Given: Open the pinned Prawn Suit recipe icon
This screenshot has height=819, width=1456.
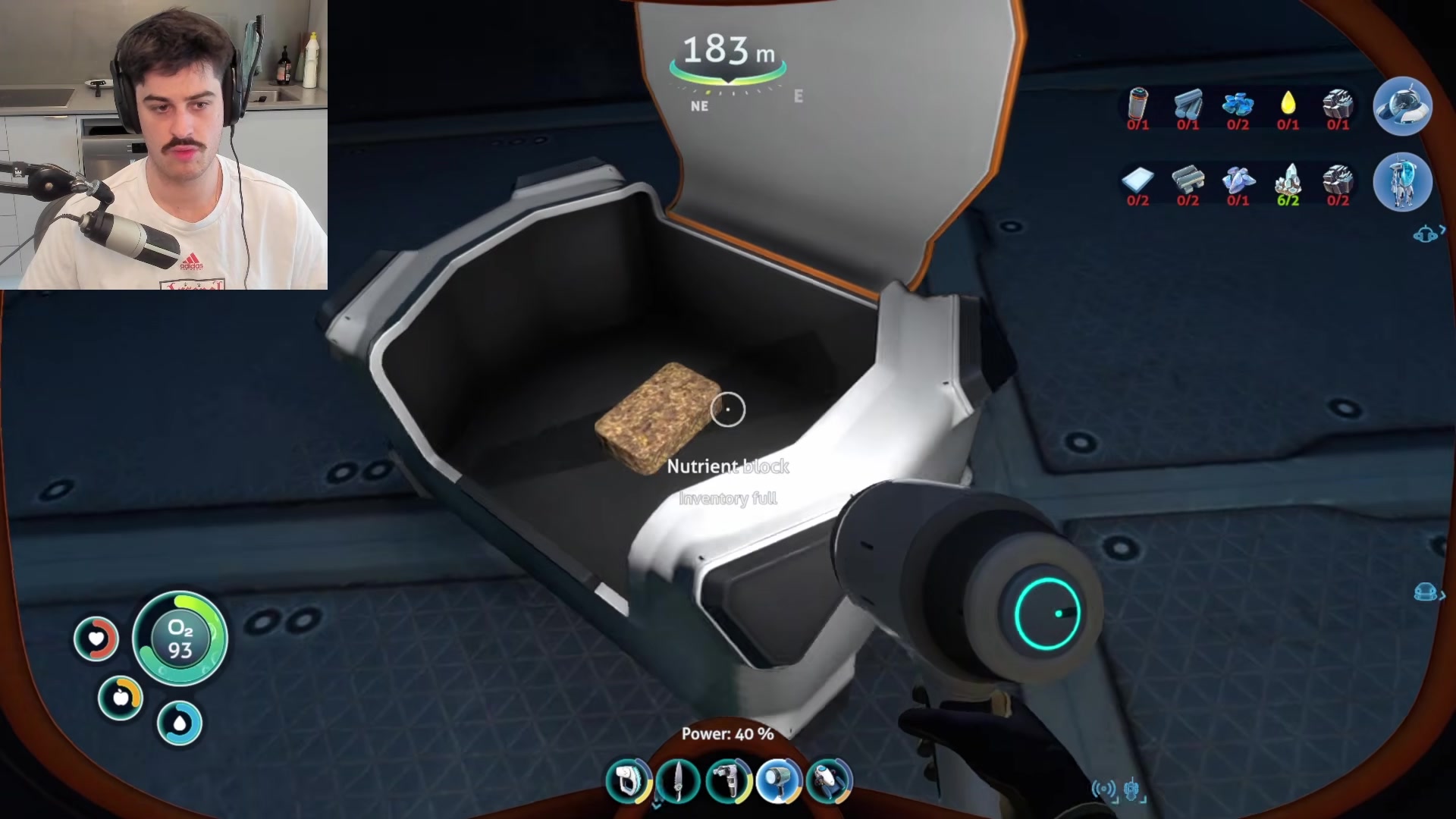Looking at the screenshot, I should coord(1402,183).
